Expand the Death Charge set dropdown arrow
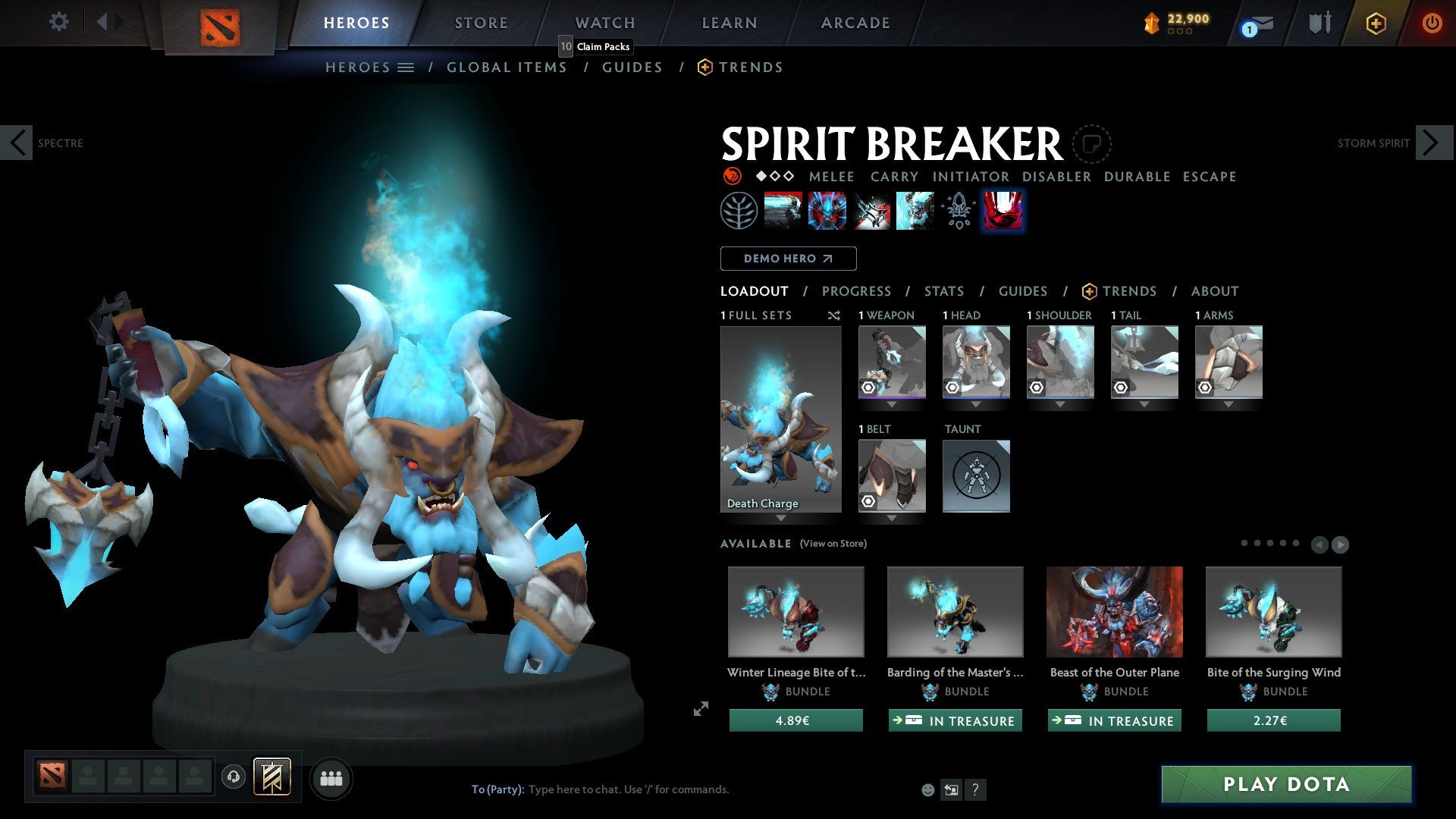 click(780, 519)
